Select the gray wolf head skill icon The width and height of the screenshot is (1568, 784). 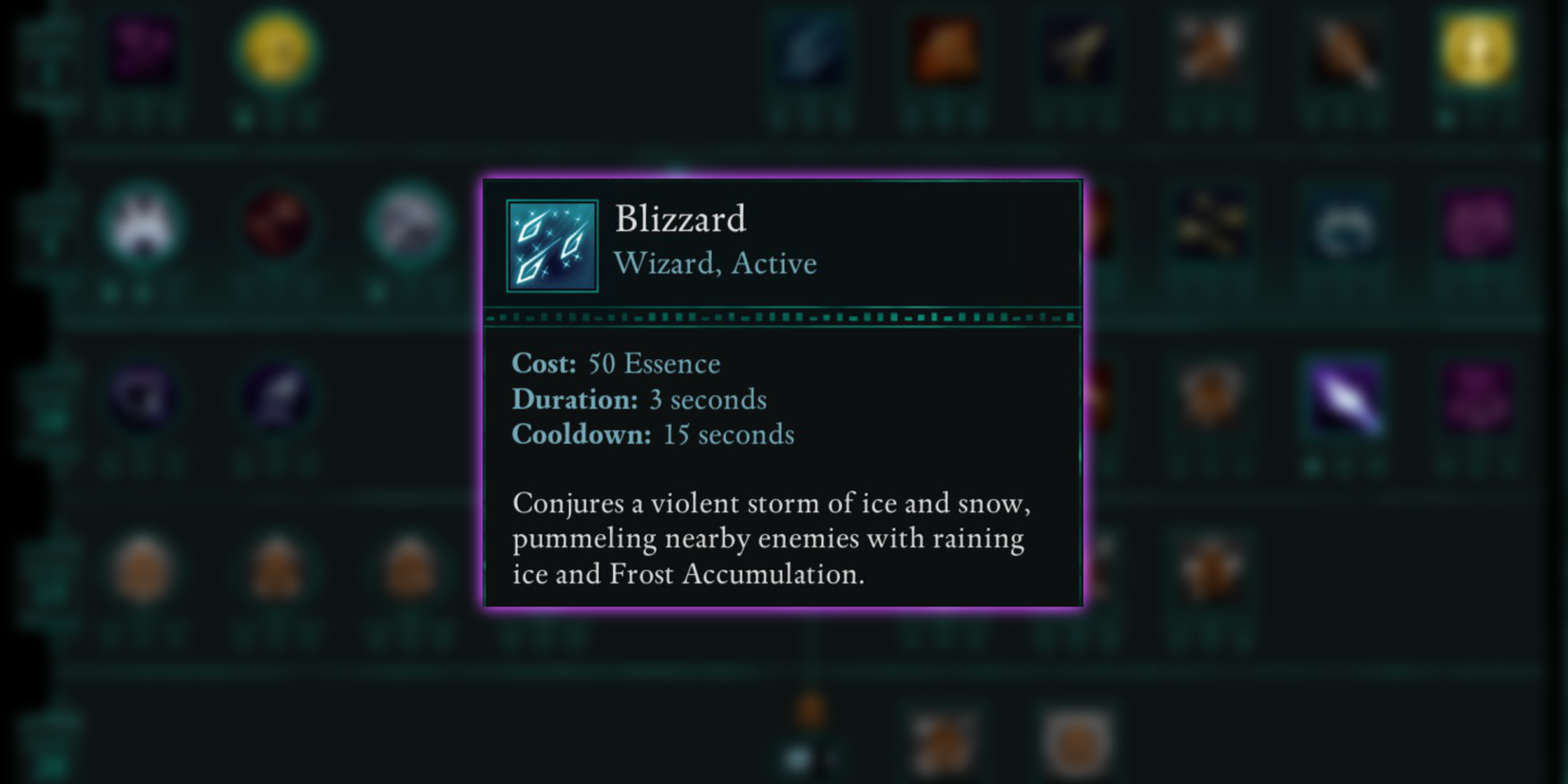407,225
